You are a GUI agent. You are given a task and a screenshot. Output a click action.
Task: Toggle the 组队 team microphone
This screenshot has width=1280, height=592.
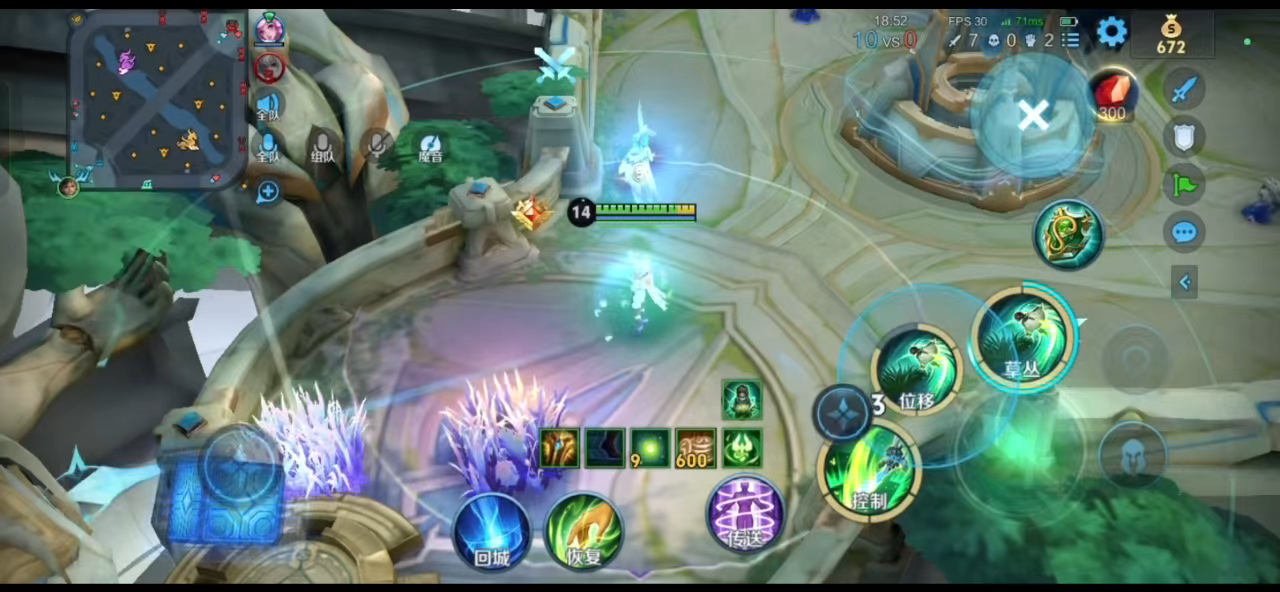pyautogui.click(x=322, y=146)
